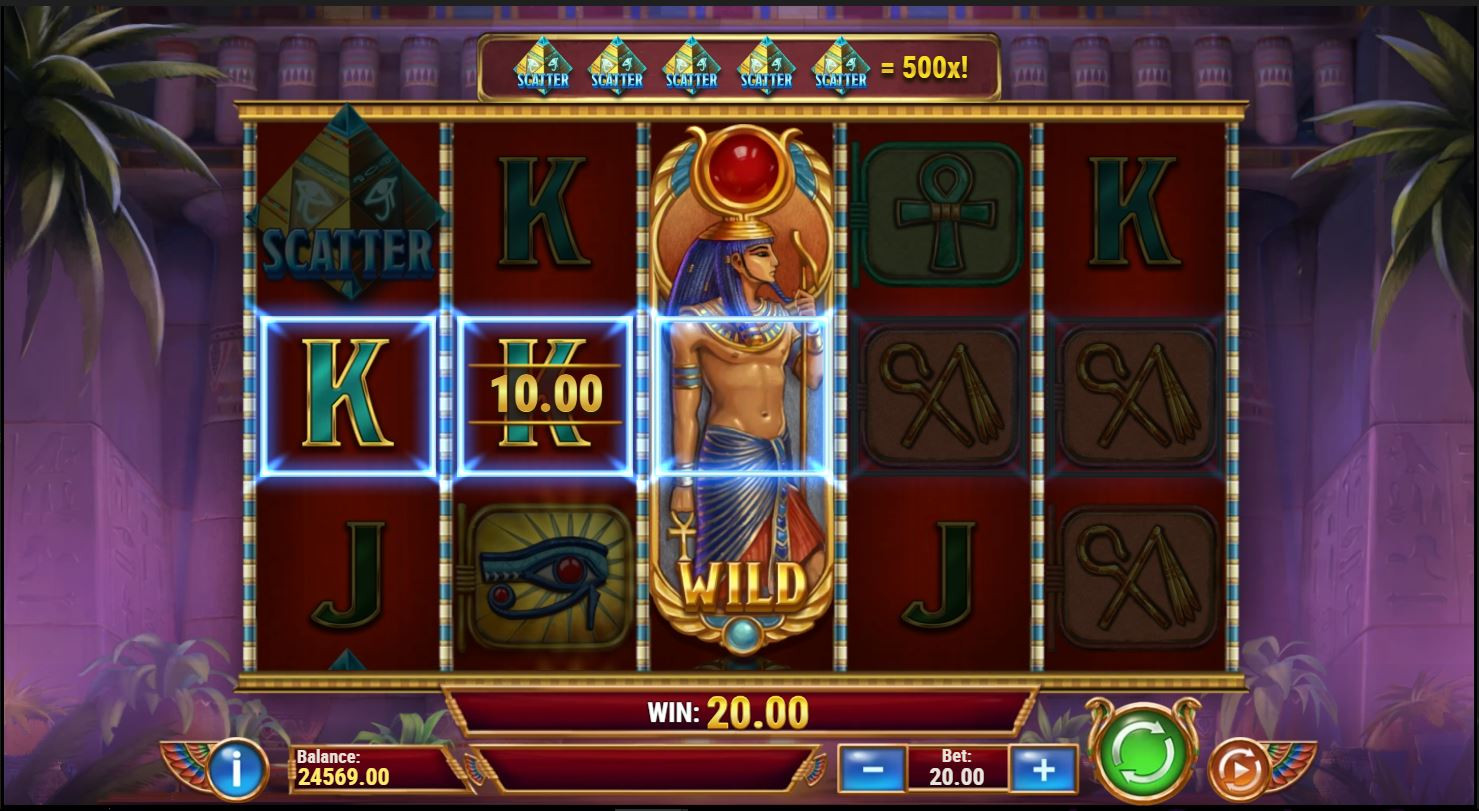The image size is (1479, 811).
Task: Click the Bet amount field showing 20.00
Action: coord(958,768)
